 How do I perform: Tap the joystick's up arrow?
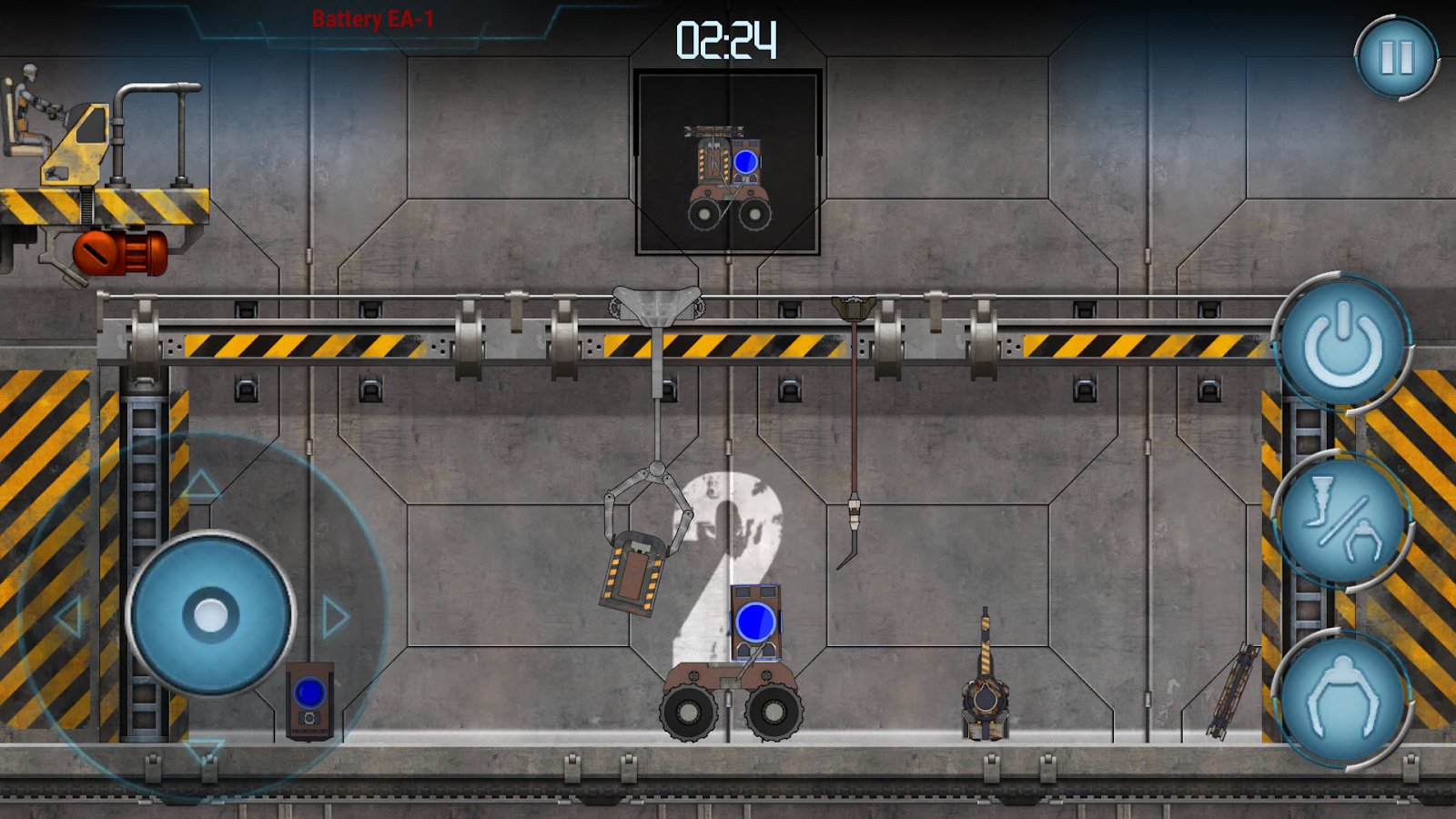(202, 485)
